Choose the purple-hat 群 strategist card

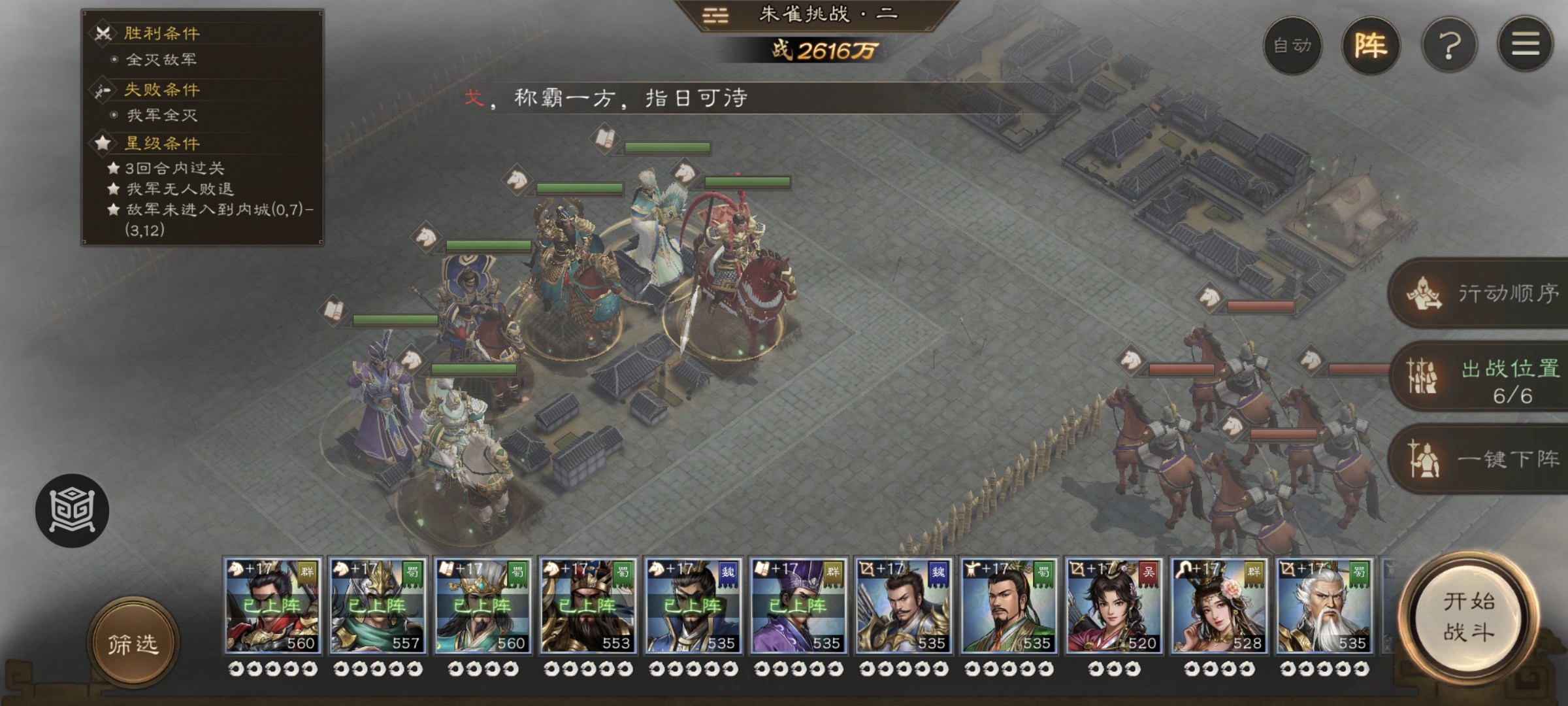click(798, 605)
